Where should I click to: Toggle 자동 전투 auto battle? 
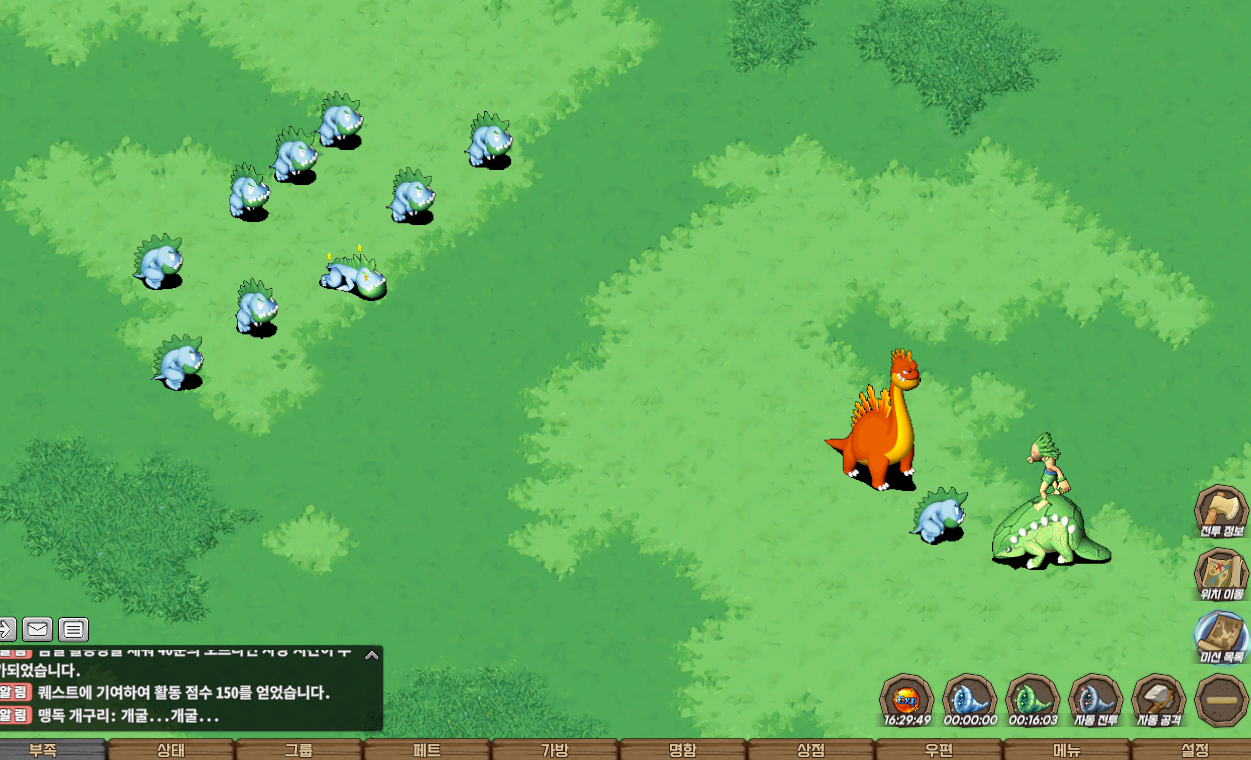[x=1095, y=699]
